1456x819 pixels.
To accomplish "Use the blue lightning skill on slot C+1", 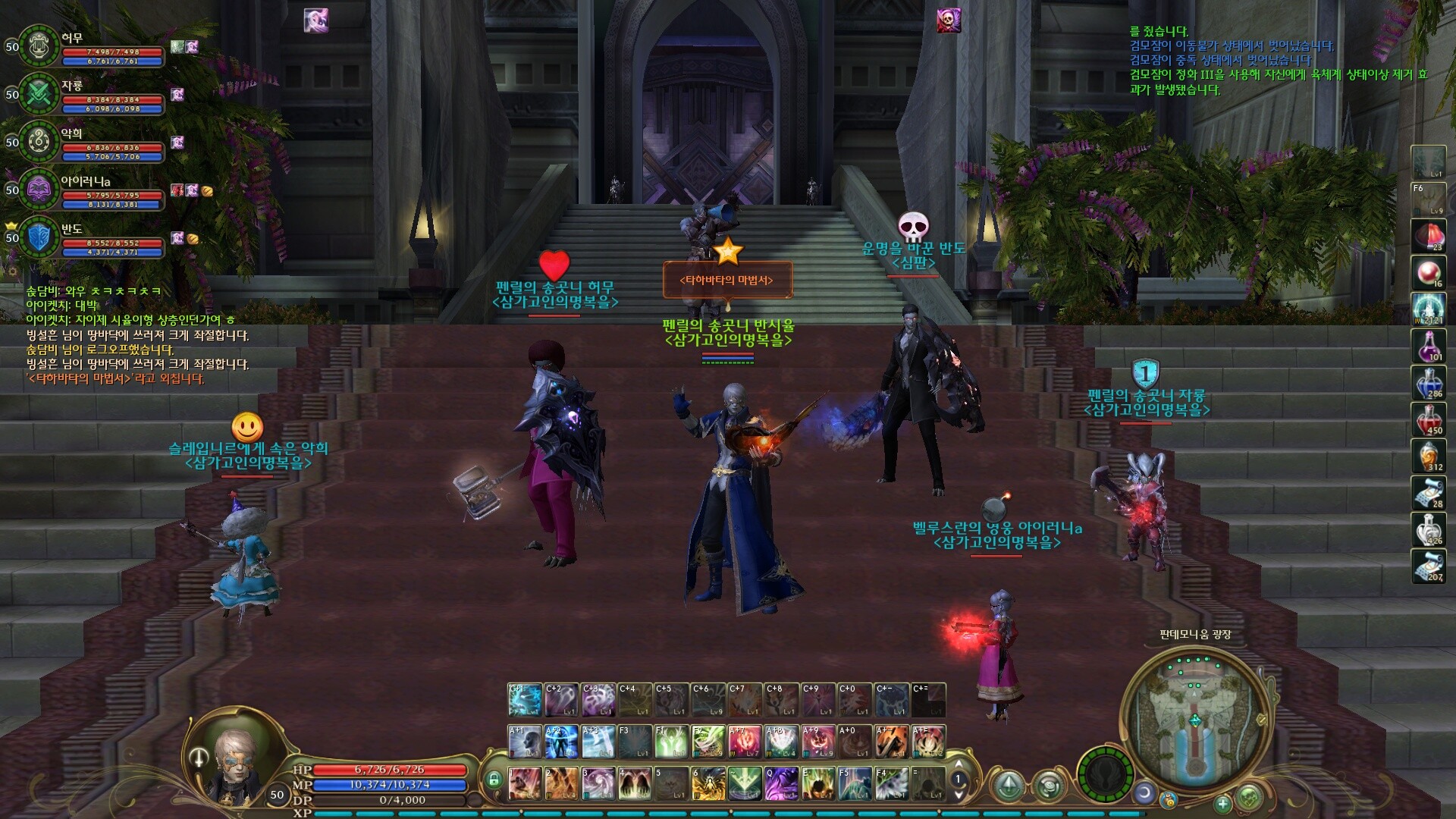I will point(525,699).
